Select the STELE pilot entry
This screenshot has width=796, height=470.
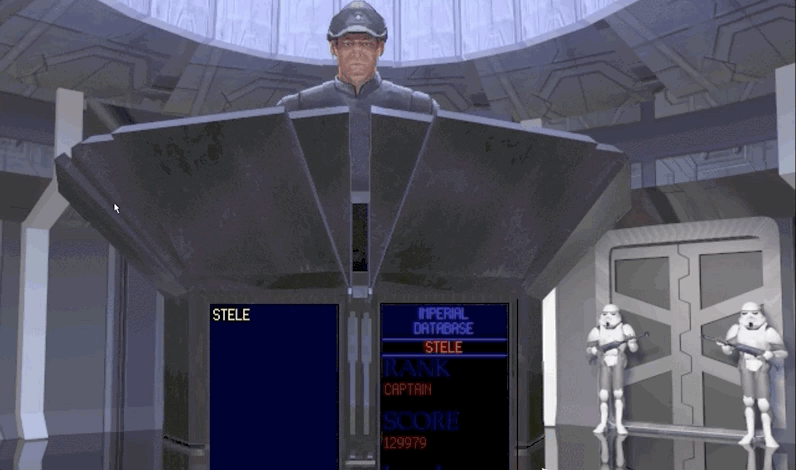(x=231, y=315)
